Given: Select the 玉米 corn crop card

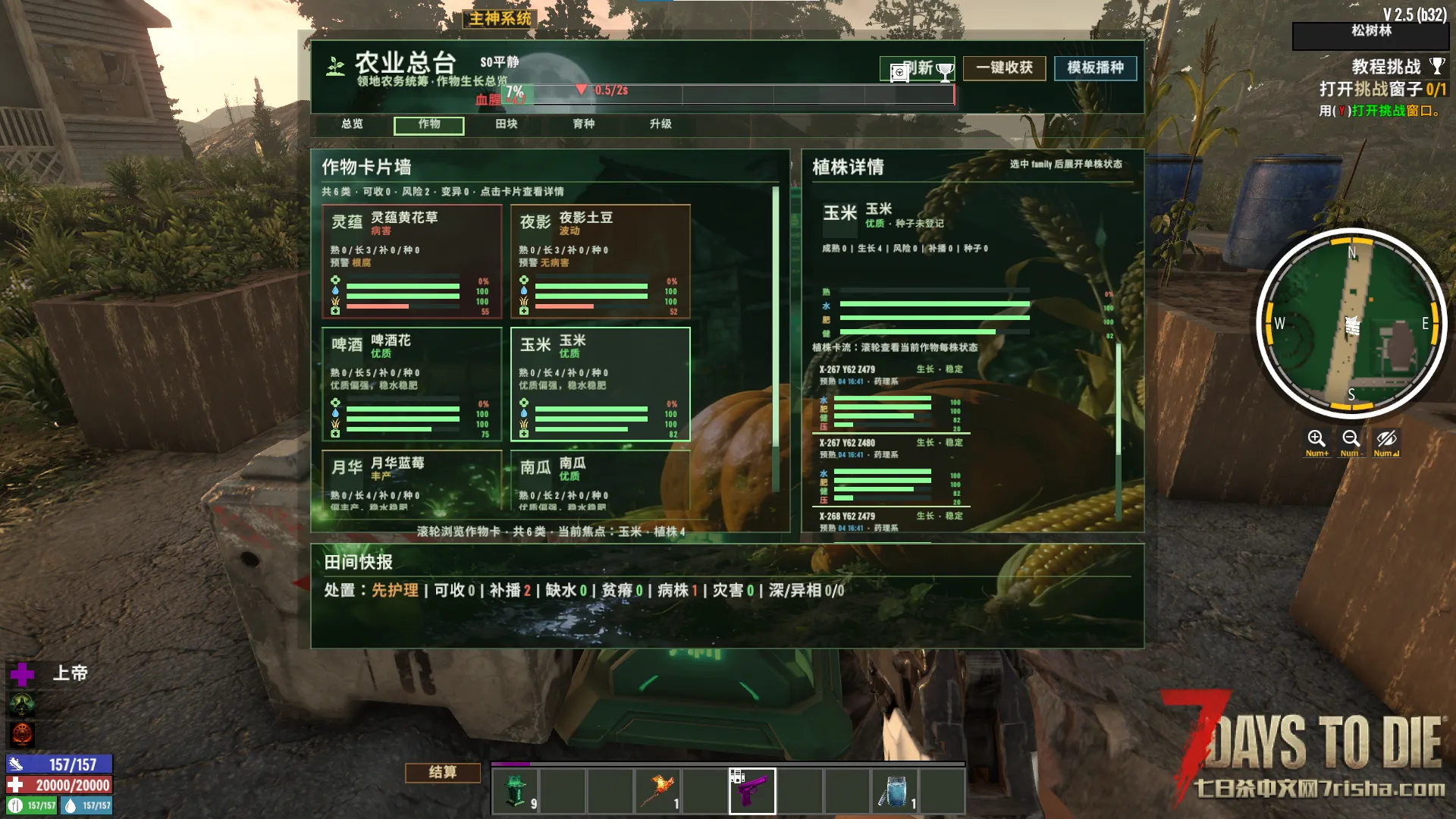Looking at the screenshot, I should click(x=601, y=384).
